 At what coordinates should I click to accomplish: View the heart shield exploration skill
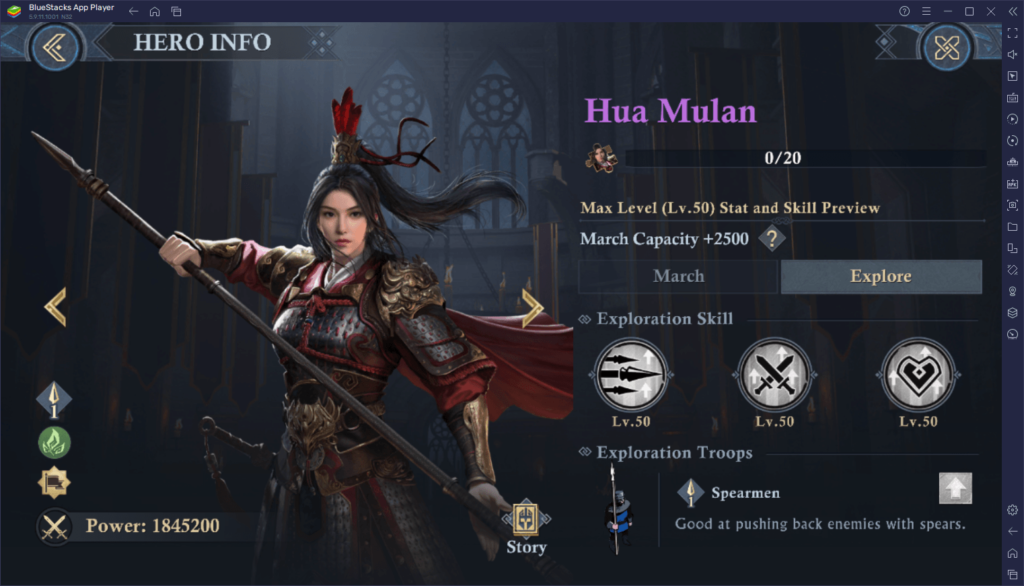917,376
